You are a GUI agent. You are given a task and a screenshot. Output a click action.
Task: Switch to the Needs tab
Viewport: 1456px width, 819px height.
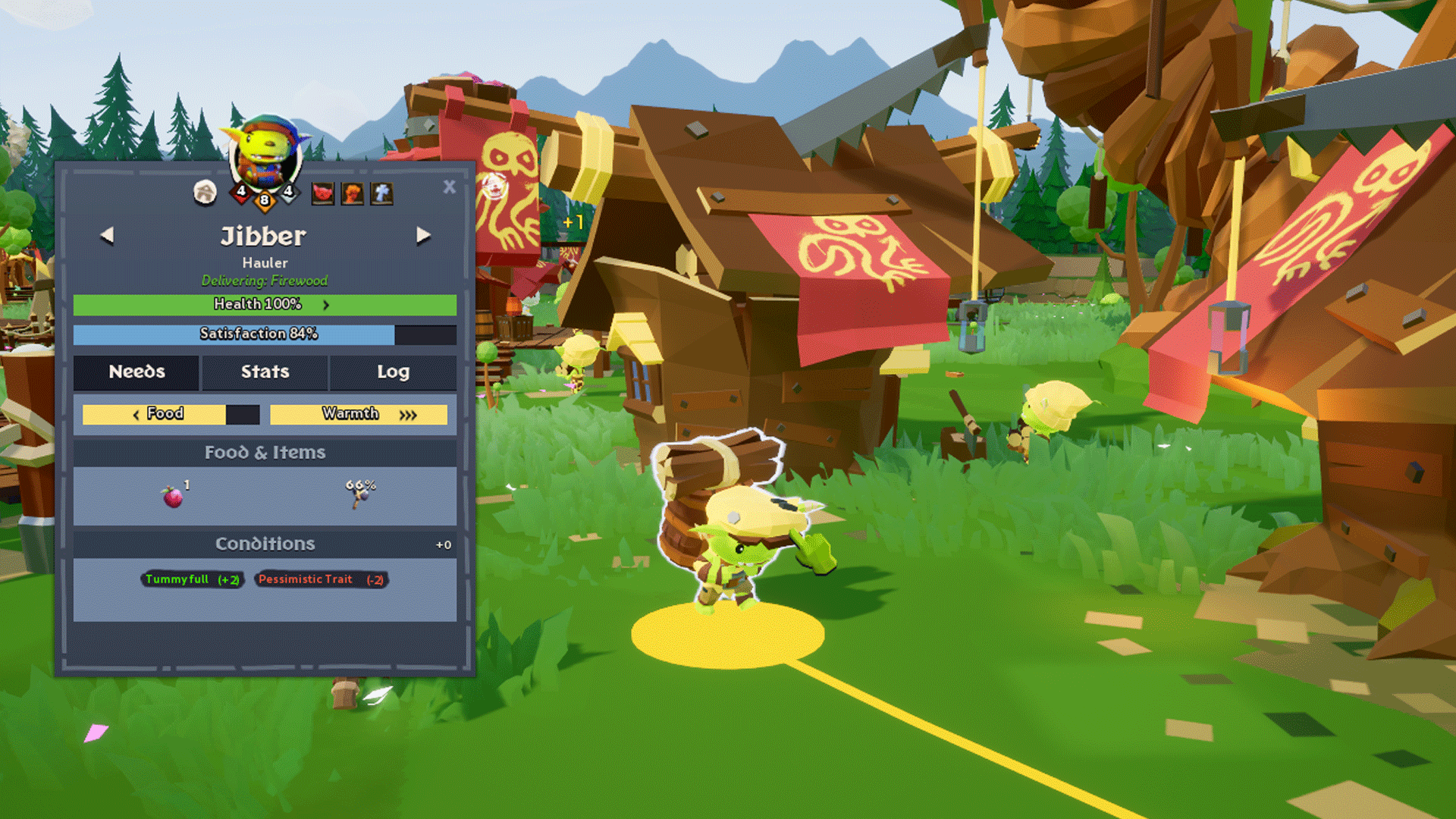136,372
